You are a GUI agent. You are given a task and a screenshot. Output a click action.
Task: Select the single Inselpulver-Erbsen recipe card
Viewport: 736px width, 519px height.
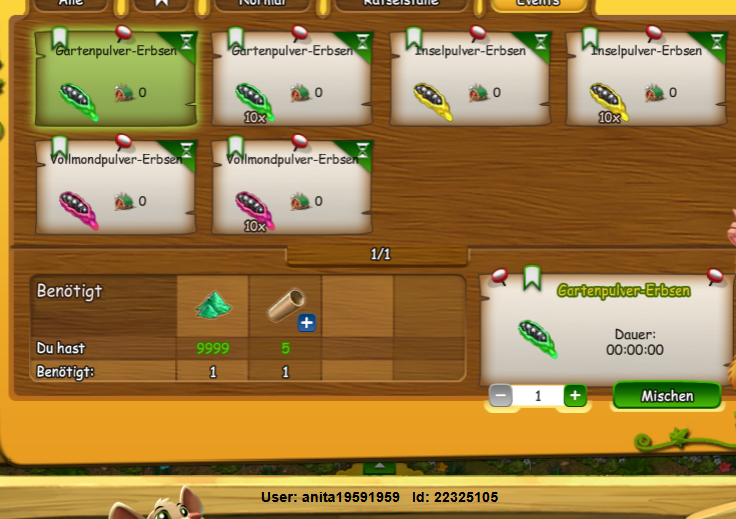click(x=469, y=80)
